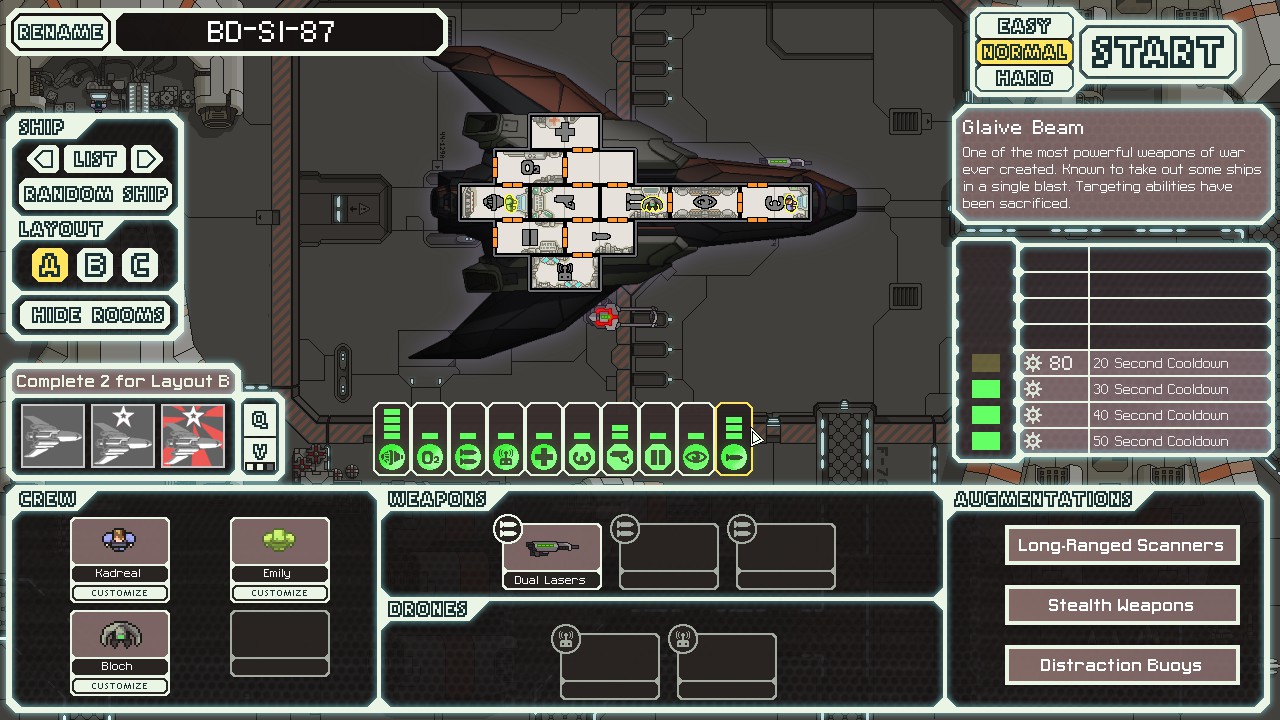Viewport: 1280px width, 720px height.
Task: Select Normal difficulty
Action: (1024, 52)
